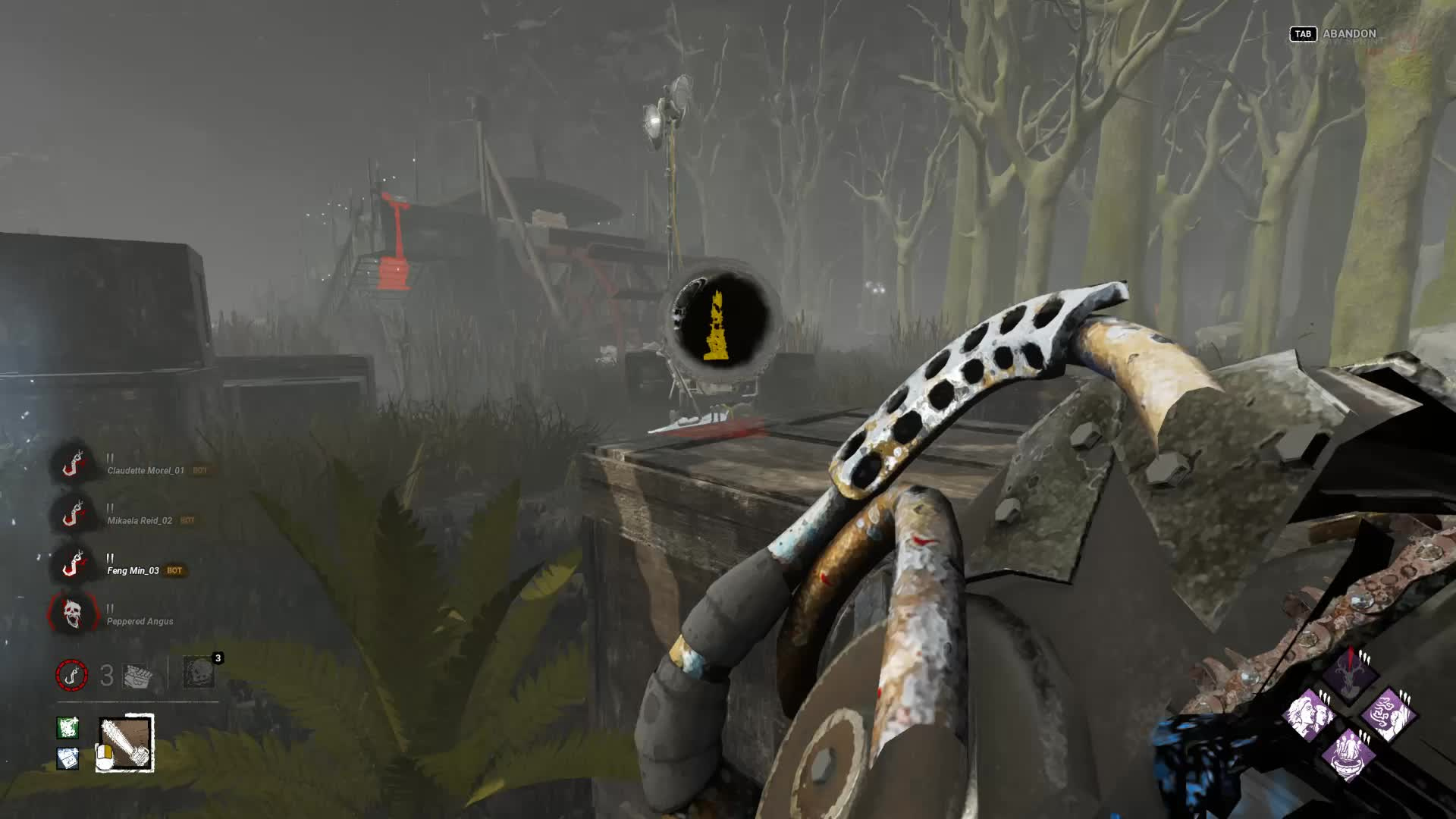Select the chainsaw power icon
Viewport: 1456px width, 819px height.
(x=125, y=743)
